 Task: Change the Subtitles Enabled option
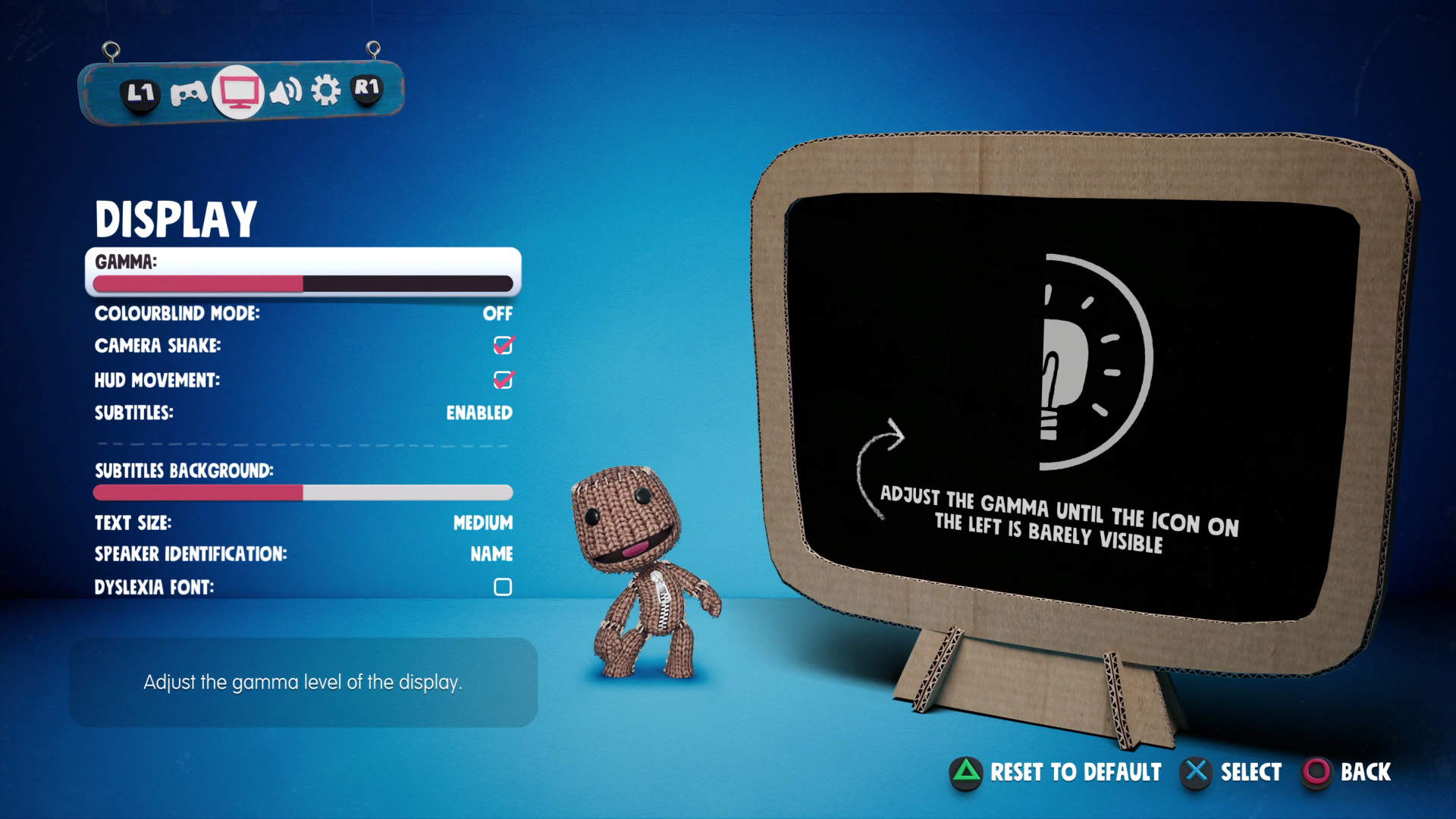click(x=479, y=413)
